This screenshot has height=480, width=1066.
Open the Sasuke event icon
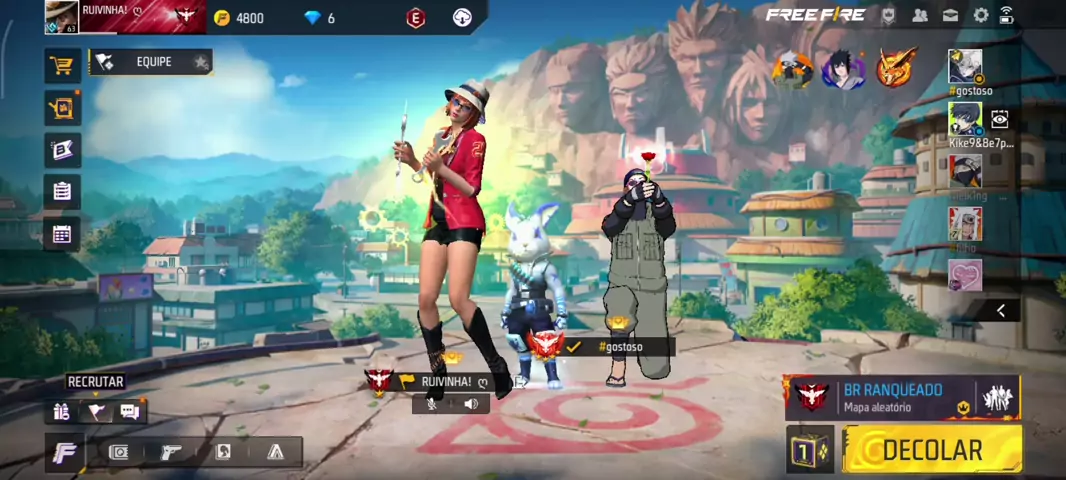tap(843, 70)
